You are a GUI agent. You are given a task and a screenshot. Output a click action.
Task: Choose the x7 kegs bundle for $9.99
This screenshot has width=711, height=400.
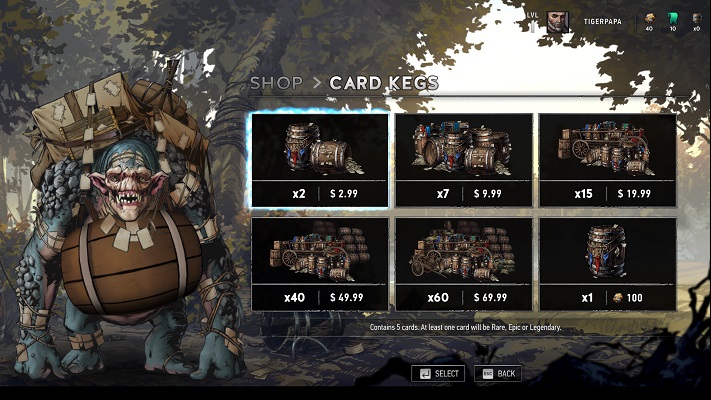pos(464,160)
